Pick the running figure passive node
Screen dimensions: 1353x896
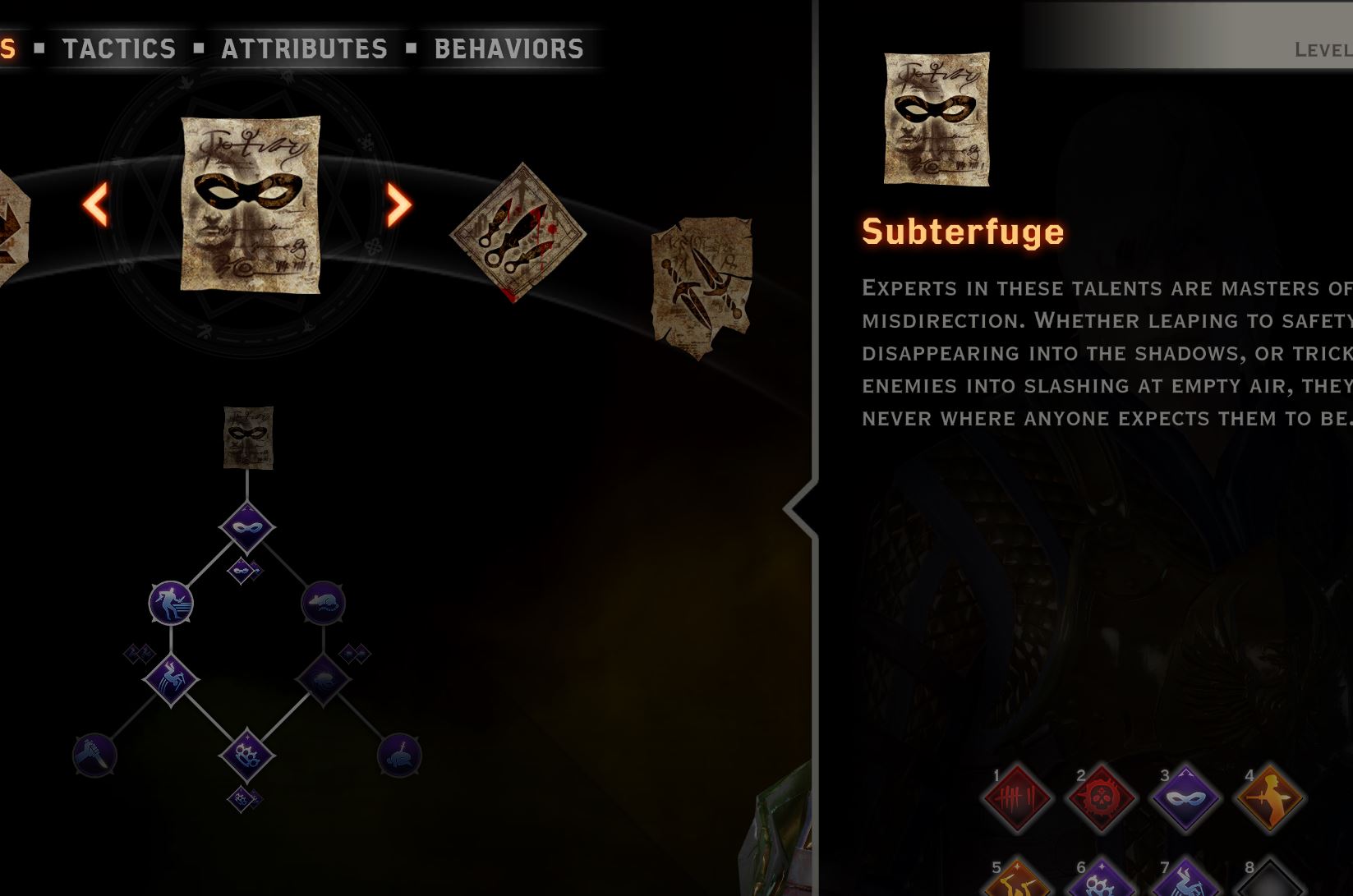tap(171, 603)
